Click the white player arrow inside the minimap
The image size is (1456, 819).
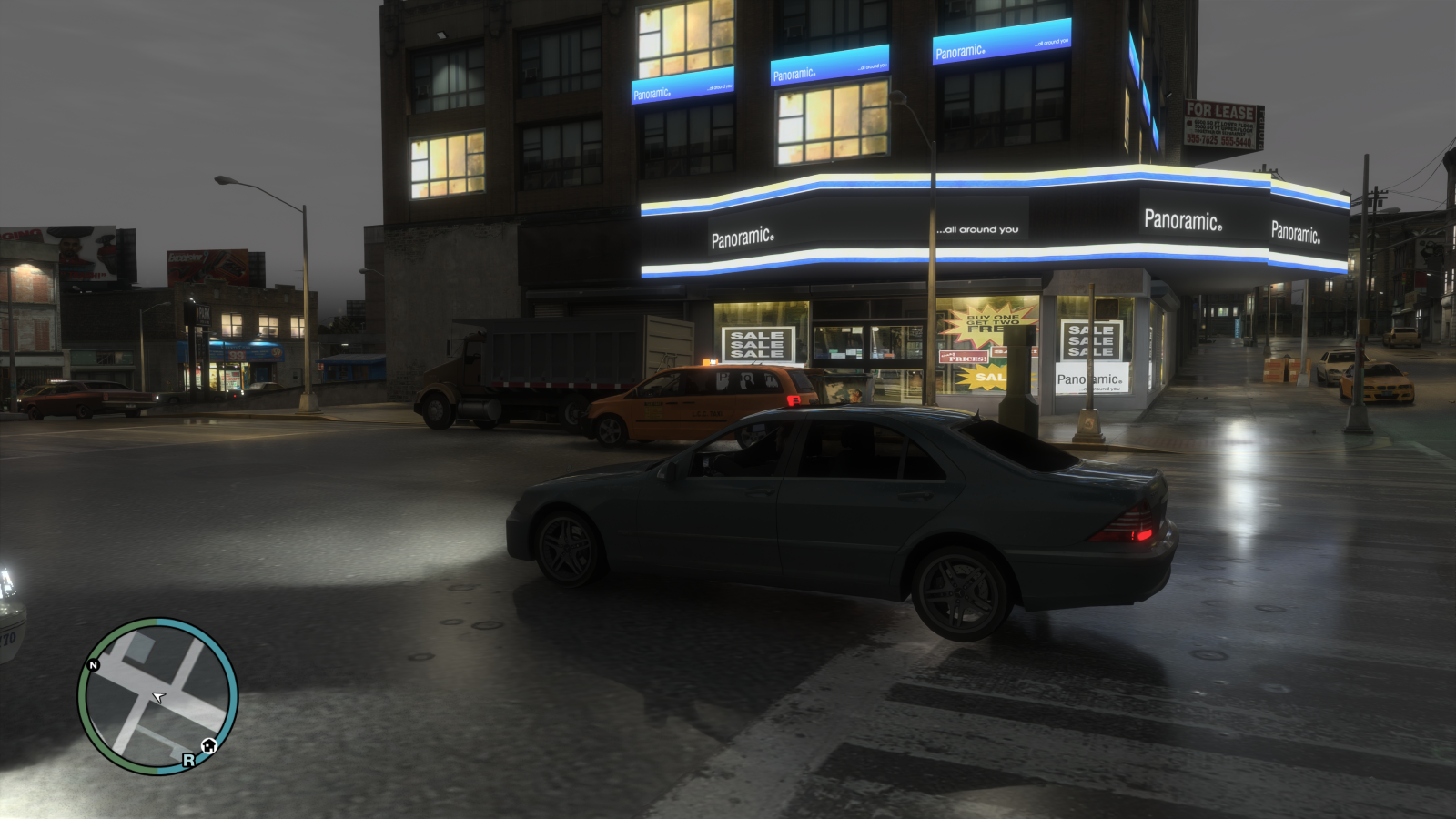[x=158, y=696]
